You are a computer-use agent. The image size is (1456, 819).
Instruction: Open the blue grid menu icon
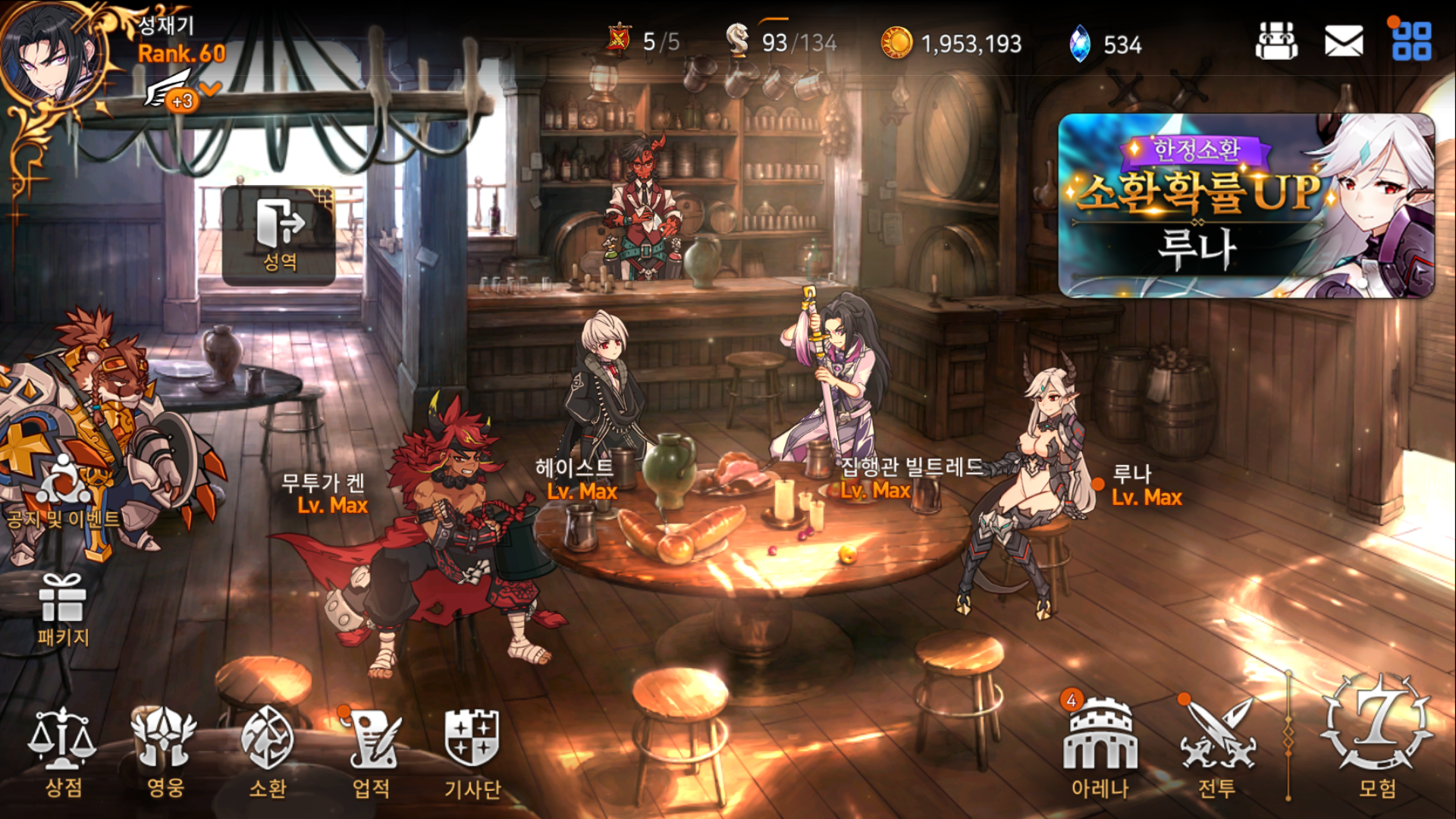pyautogui.click(x=1411, y=41)
